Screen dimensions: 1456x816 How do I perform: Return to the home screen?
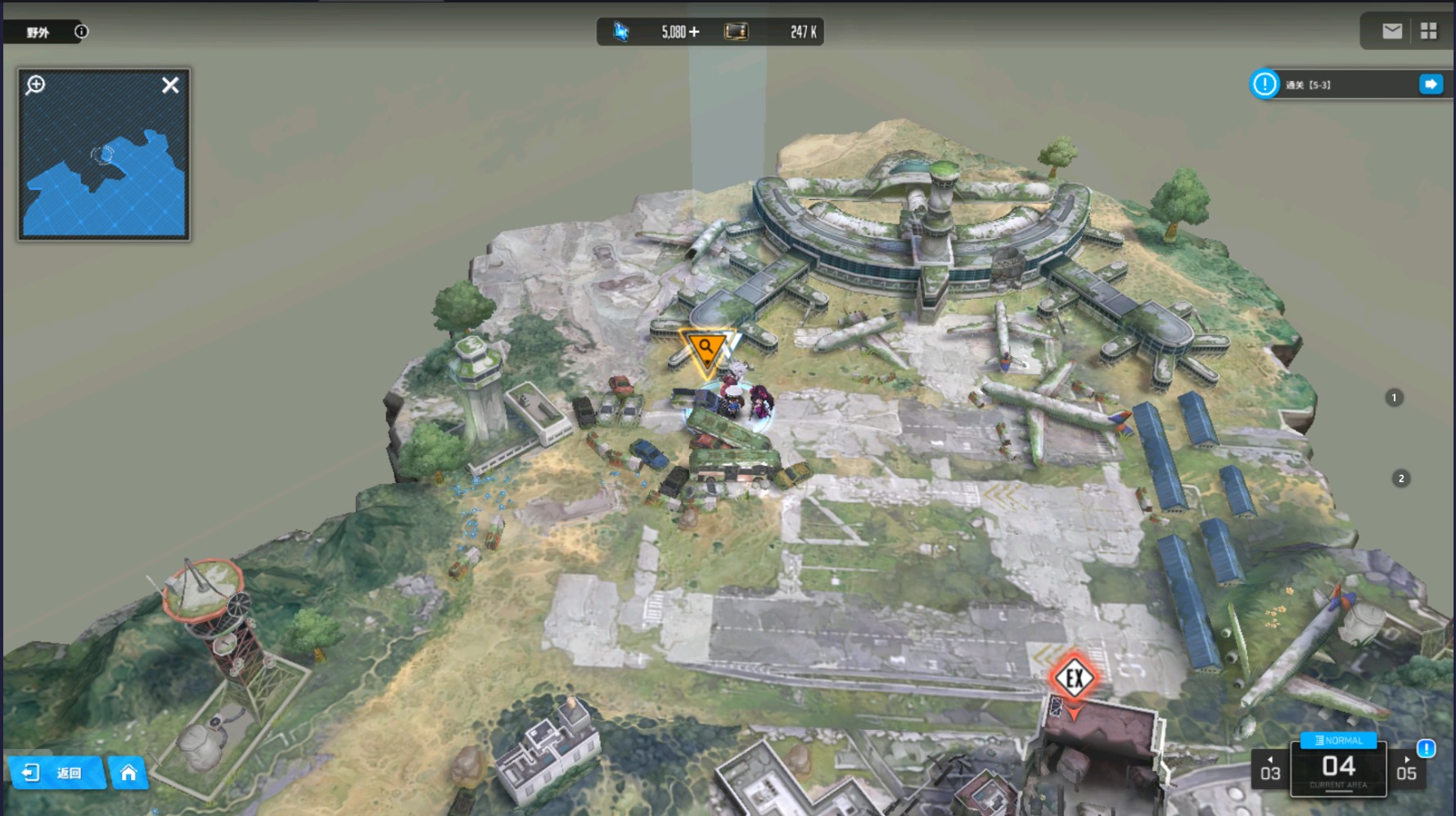click(x=128, y=773)
